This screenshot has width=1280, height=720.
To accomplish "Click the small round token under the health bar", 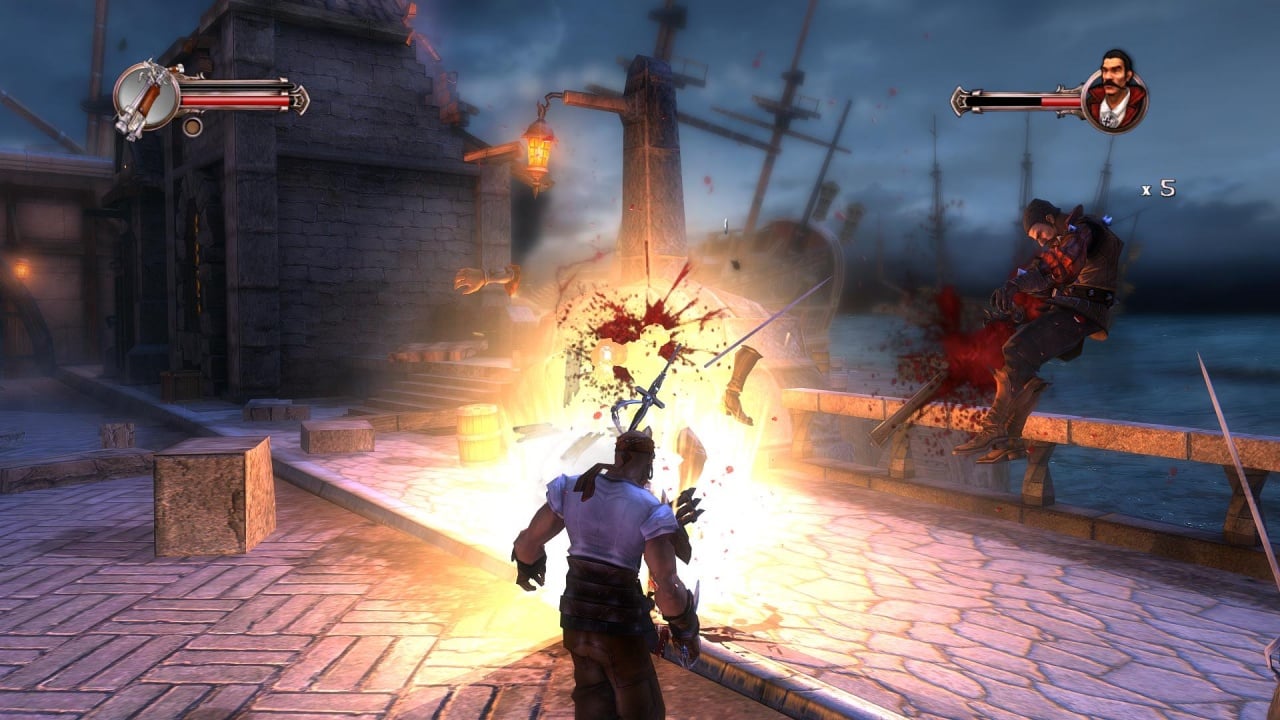I will coord(192,127).
